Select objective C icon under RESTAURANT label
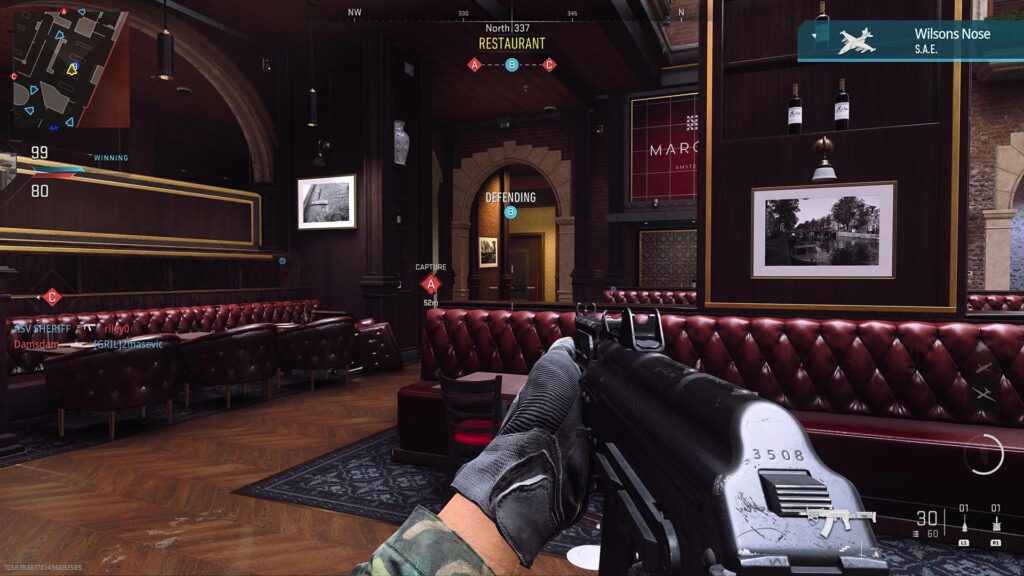The height and width of the screenshot is (576, 1024). coord(549,65)
